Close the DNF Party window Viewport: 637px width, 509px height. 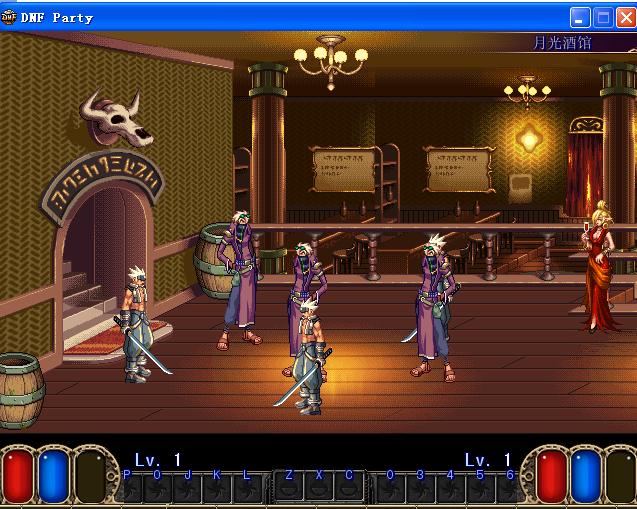[x=625, y=17]
